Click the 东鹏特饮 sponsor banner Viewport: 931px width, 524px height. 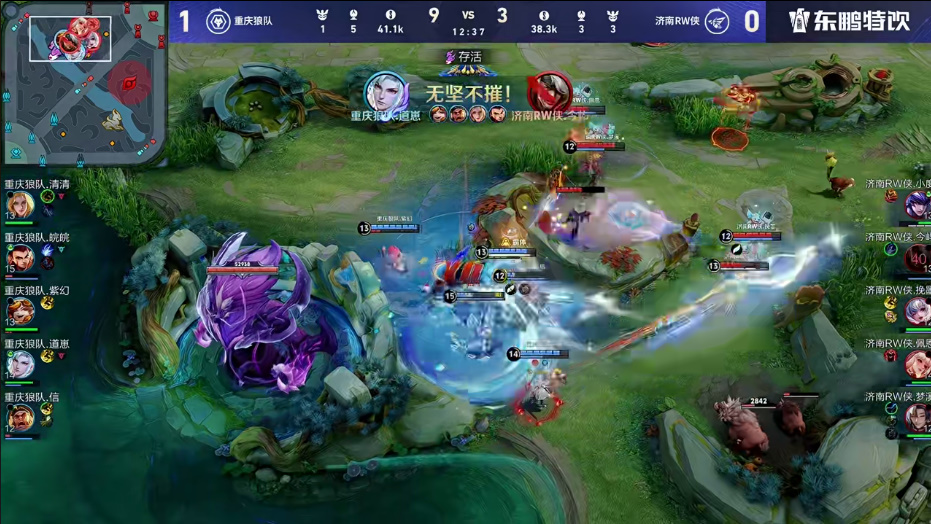850,21
